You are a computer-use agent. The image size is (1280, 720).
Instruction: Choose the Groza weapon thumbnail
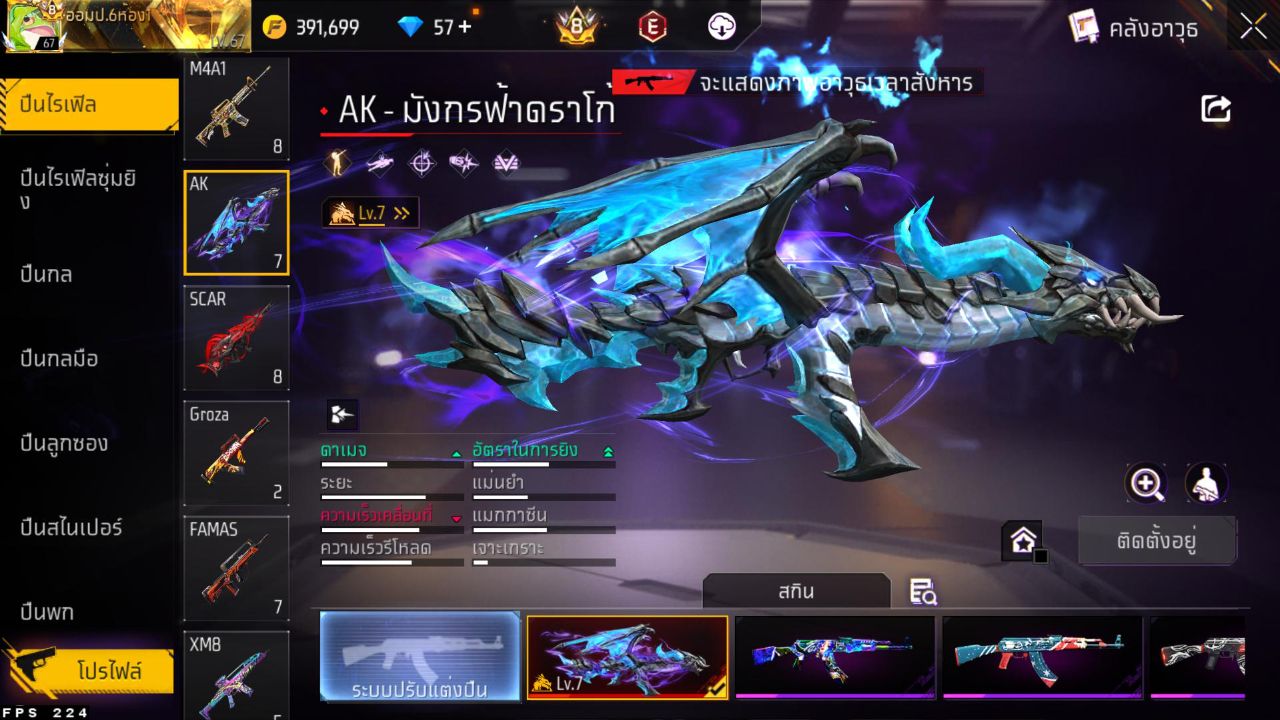click(x=236, y=453)
